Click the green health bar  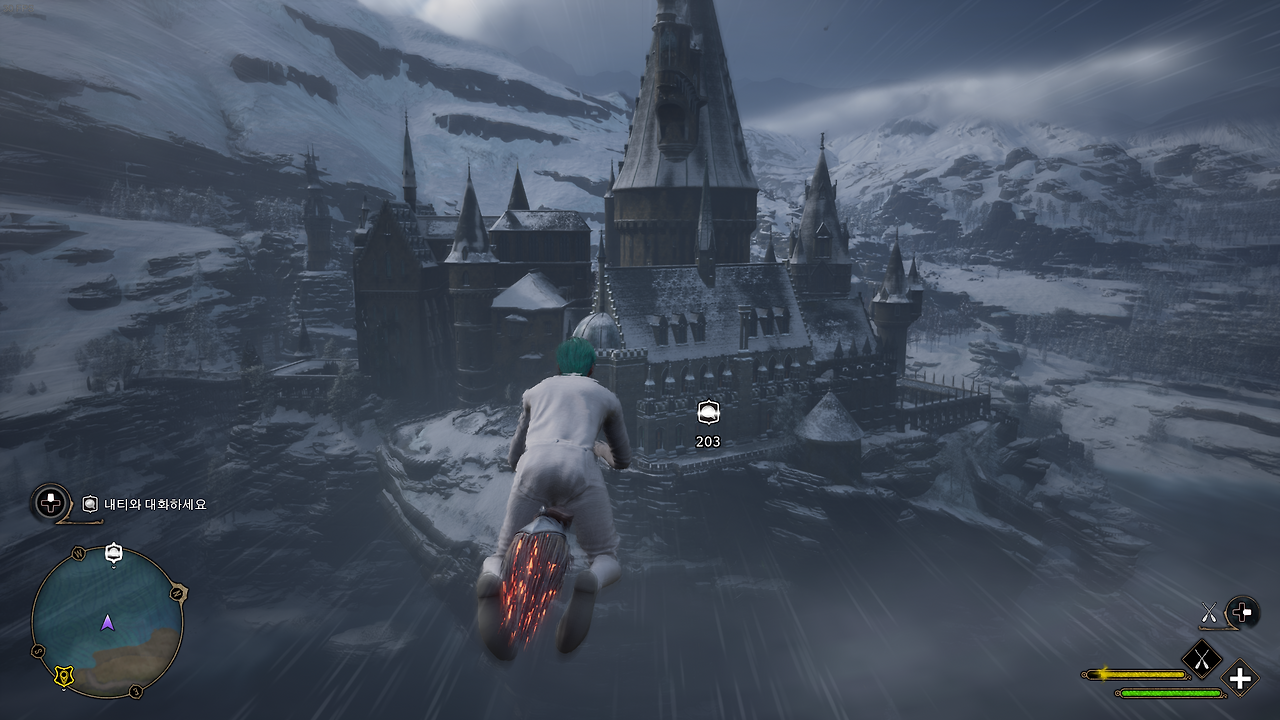coord(1170,693)
